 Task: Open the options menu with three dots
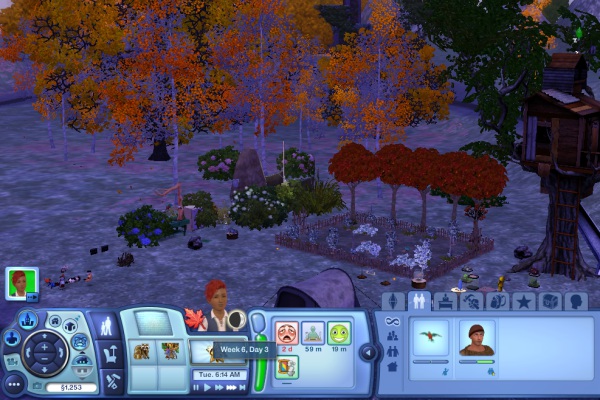pos(13,382)
